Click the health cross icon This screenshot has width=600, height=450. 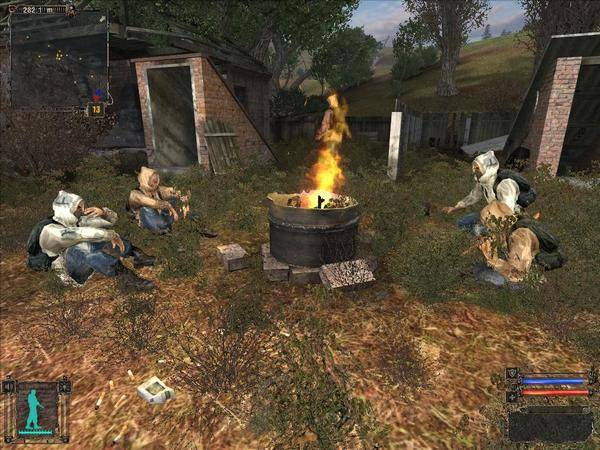[x=512, y=396]
